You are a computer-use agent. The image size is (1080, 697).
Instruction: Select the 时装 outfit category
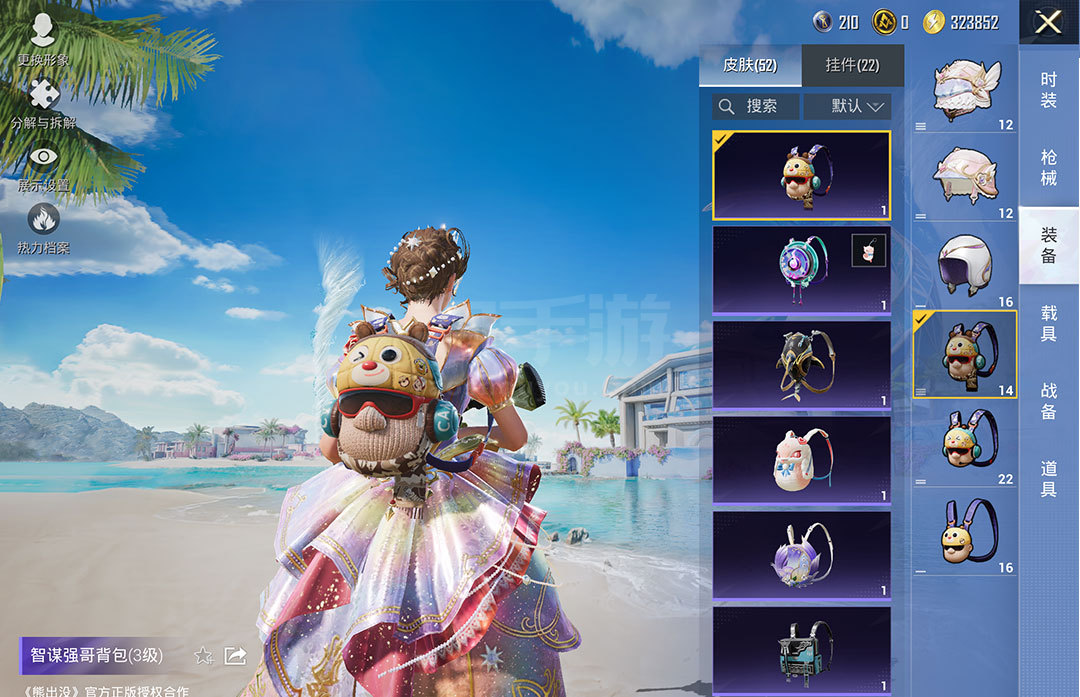tap(1048, 90)
